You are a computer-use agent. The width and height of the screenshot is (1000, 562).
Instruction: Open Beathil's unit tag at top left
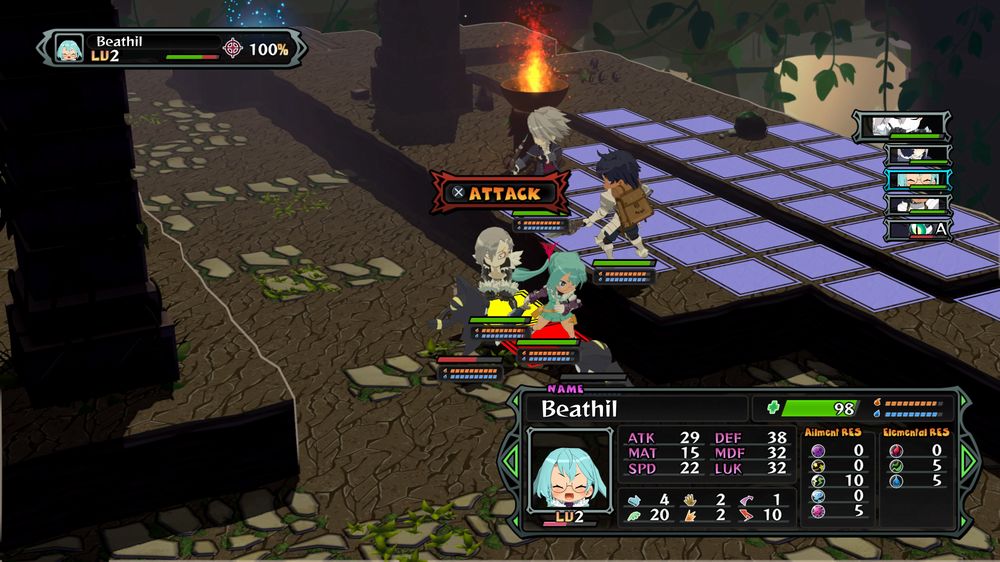tap(170, 47)
